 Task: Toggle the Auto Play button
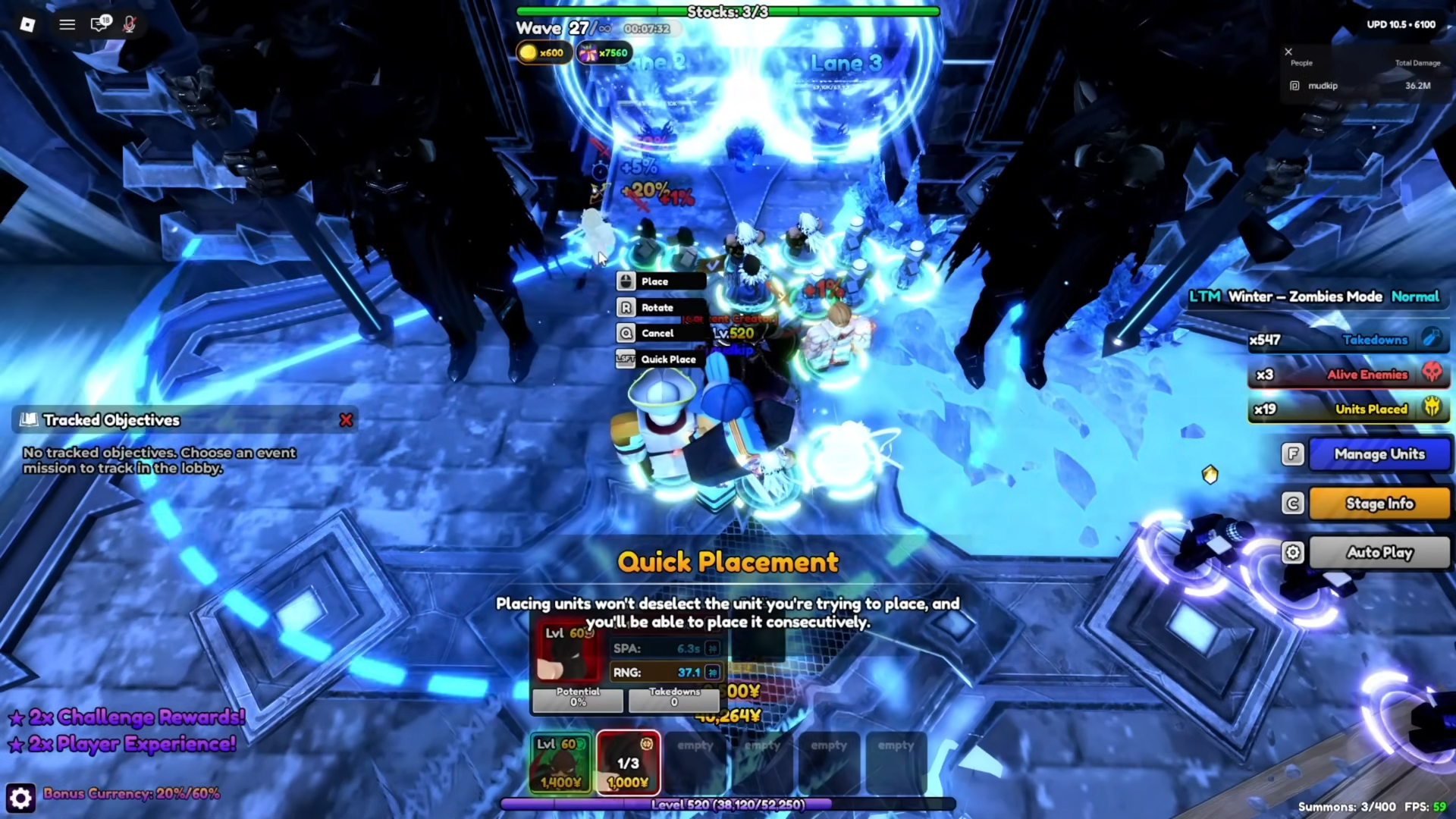pos(1379,553)
